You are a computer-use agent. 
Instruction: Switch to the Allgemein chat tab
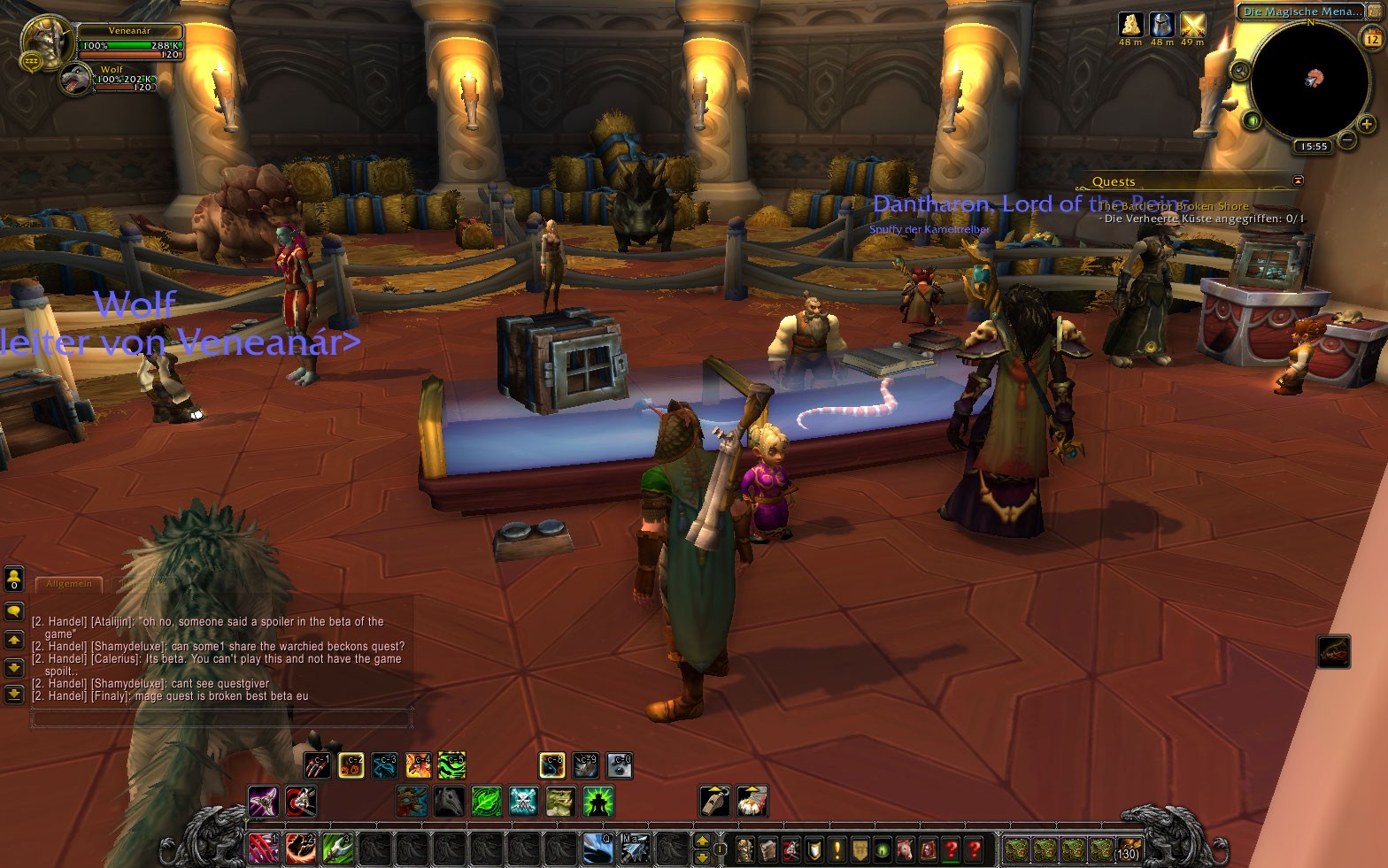point(69,584)
